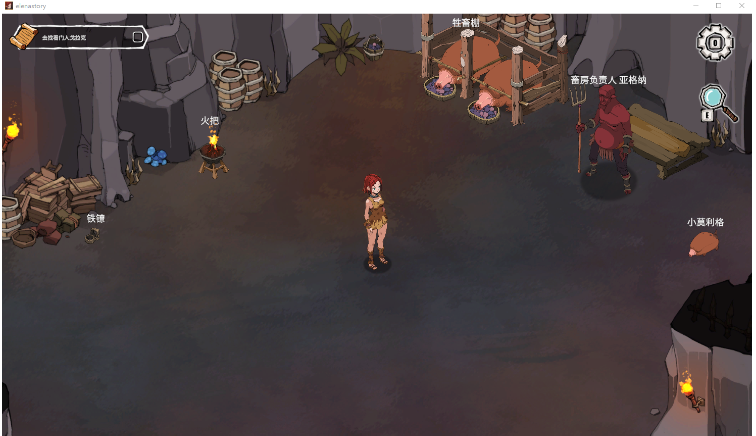Minimize the game window
Screen dimensions: 756x436
[694, 6]
